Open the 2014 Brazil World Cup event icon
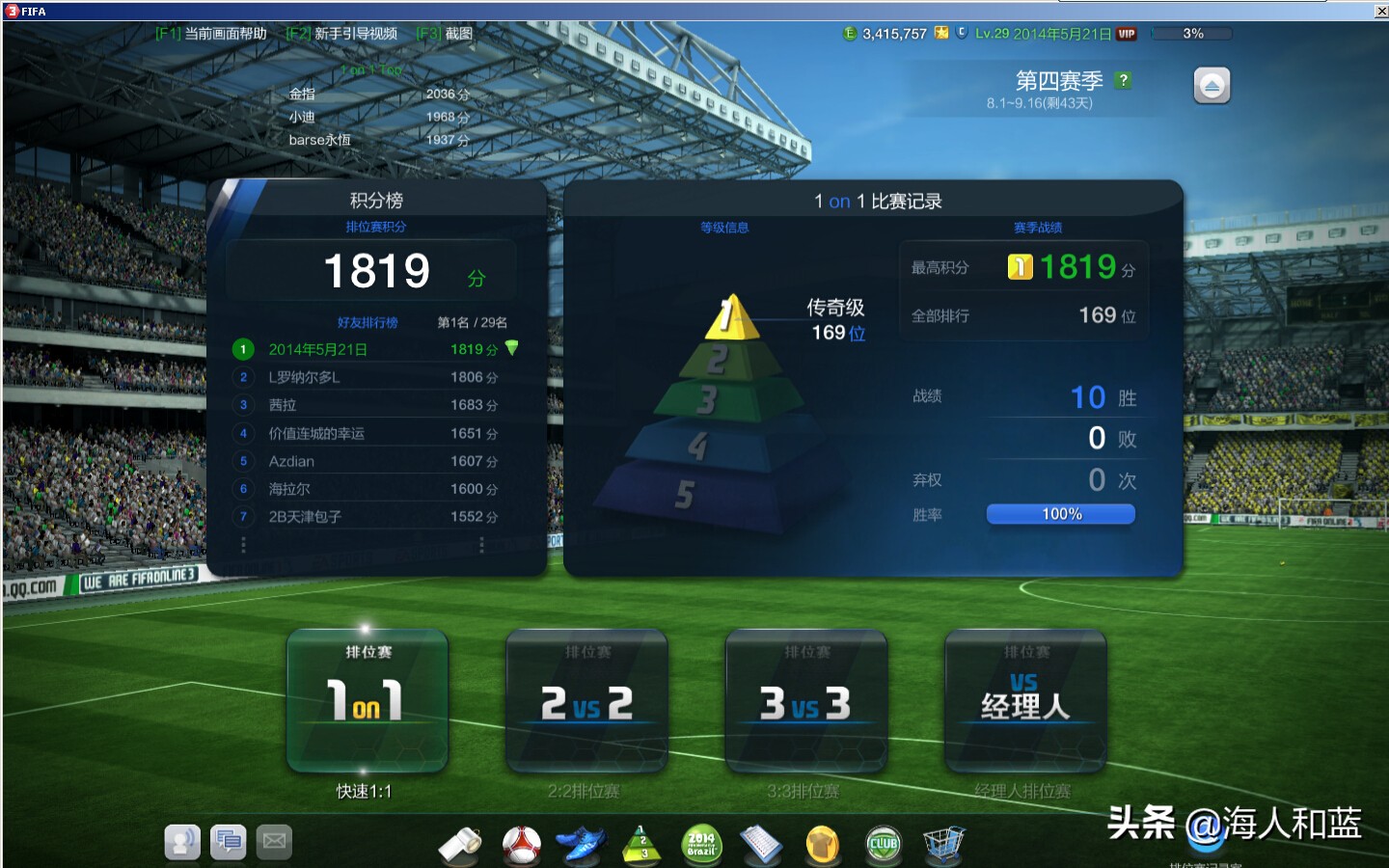 tap(701, 843)
